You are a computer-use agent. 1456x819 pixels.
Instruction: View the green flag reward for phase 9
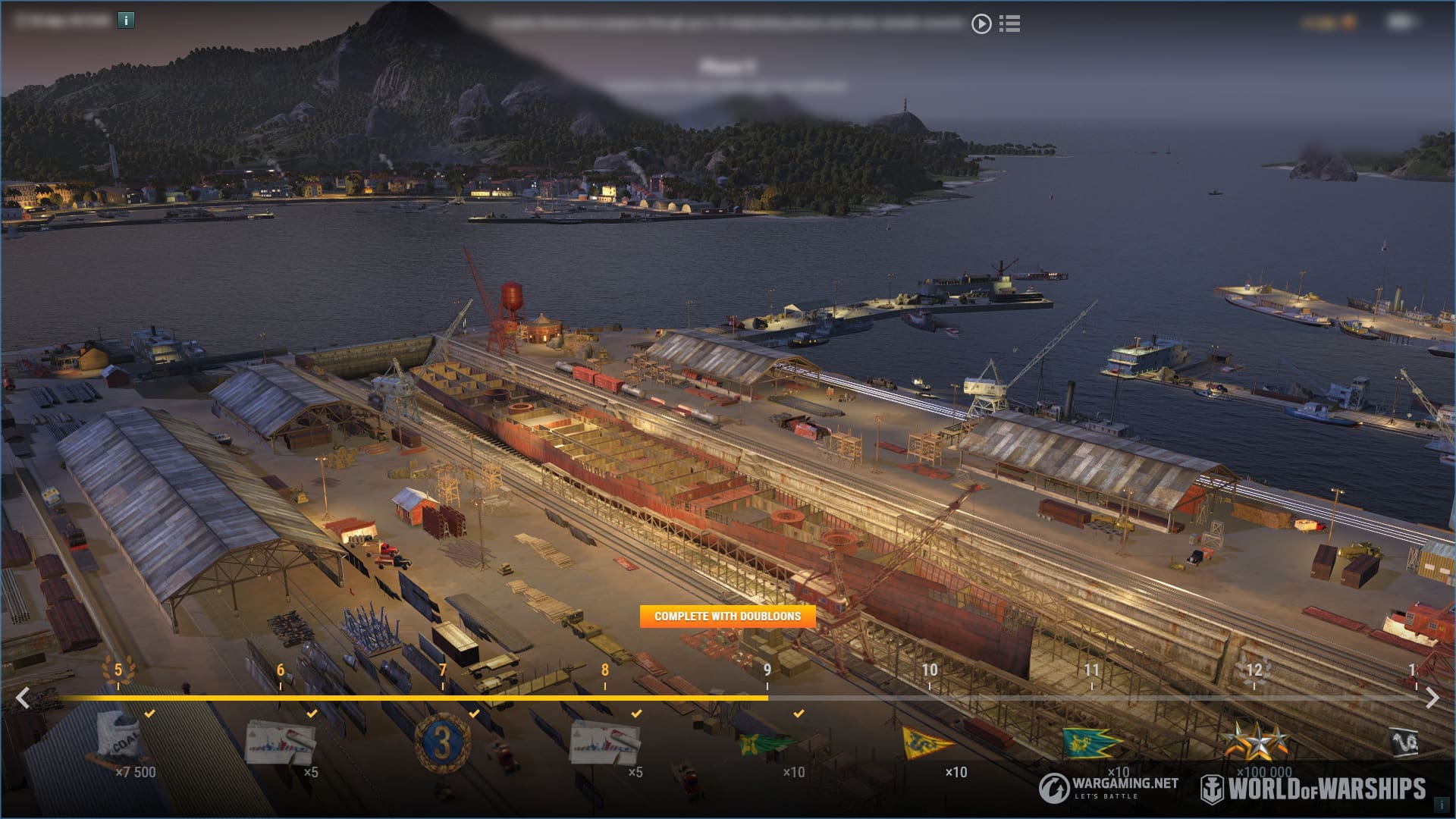point(767,743)
